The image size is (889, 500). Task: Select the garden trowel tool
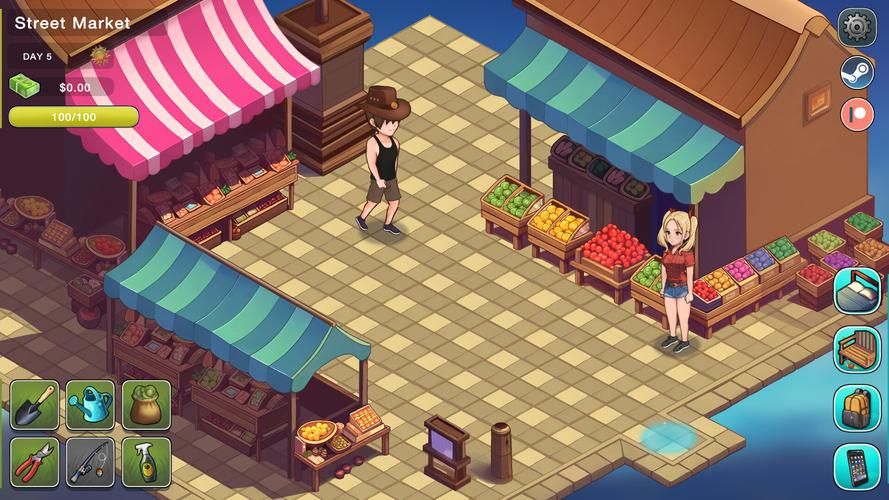tap(35, 405)
